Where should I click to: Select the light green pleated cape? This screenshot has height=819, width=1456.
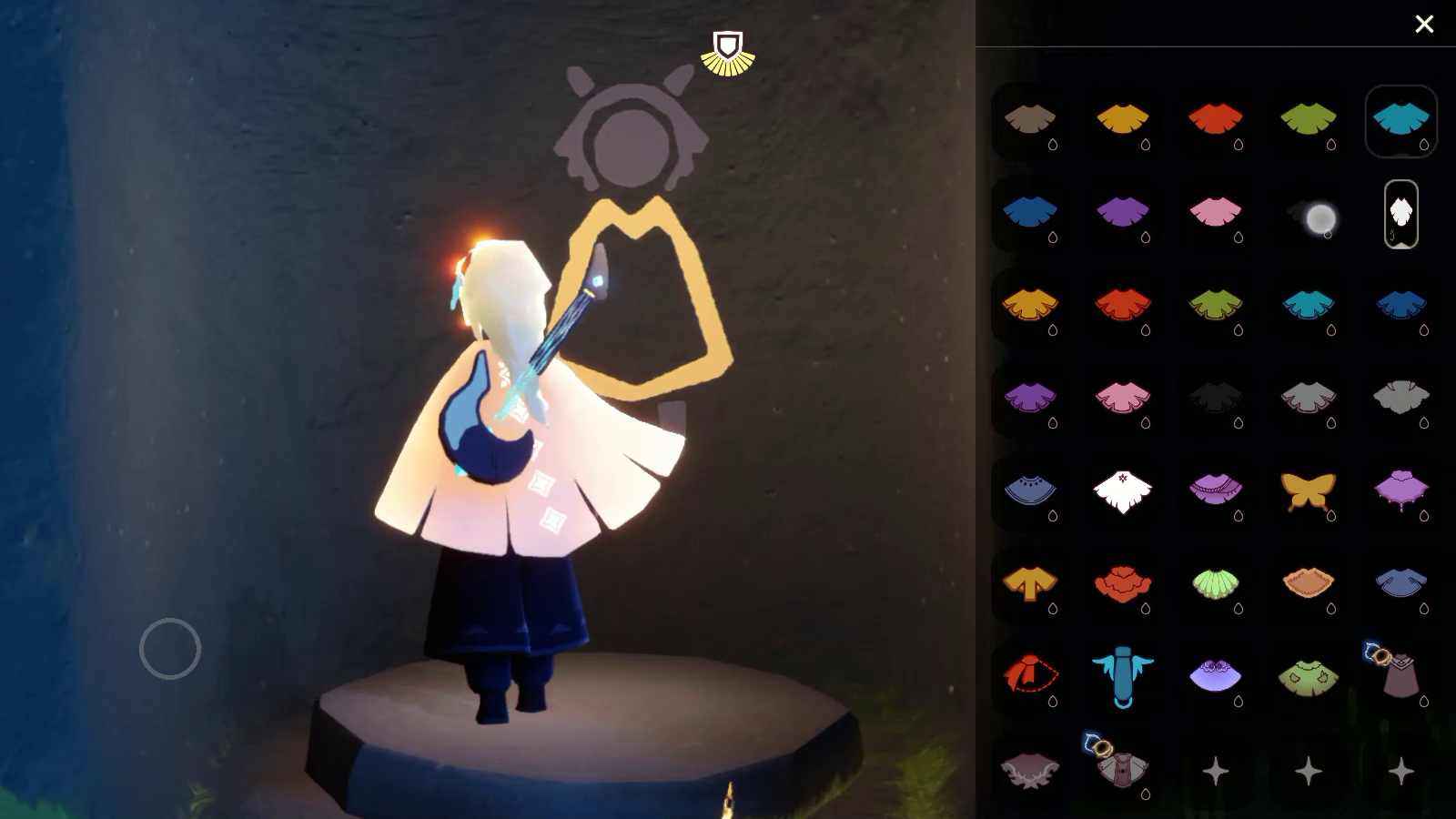tap(1215, 583)
